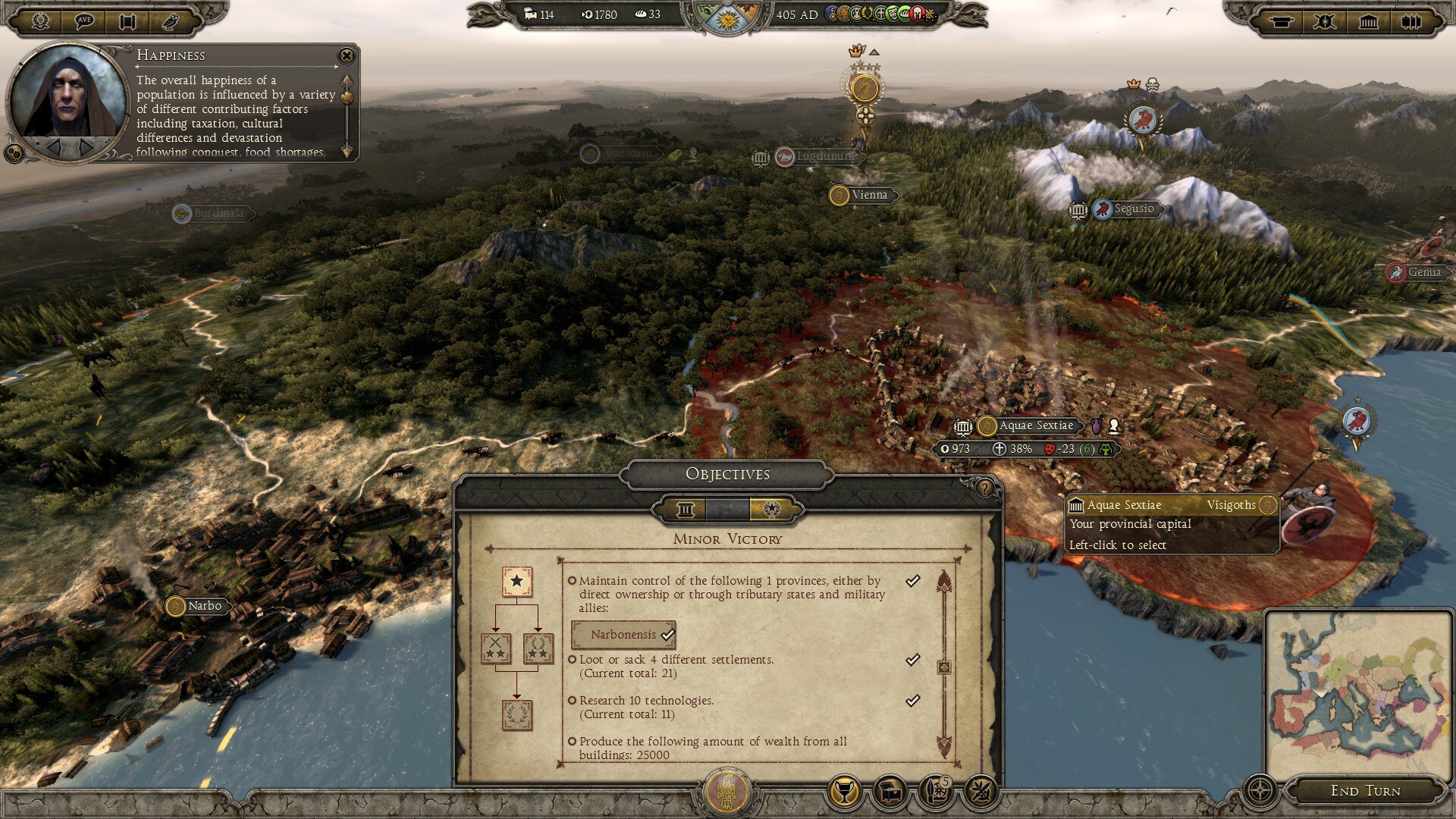Switch to the column chapter objectives tab

click(686, 510)
